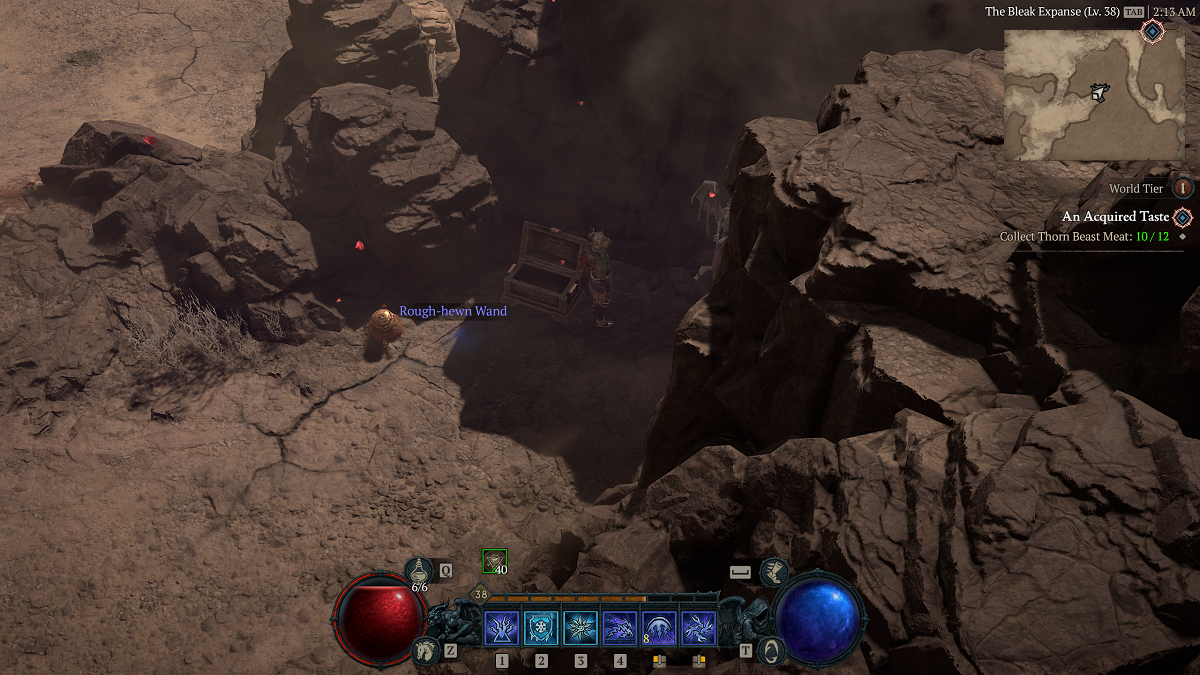Activate the first lightning skill in slot 1
This screenshot has height=675, width=1200.
pyautogui.click(x=501, y=629)
